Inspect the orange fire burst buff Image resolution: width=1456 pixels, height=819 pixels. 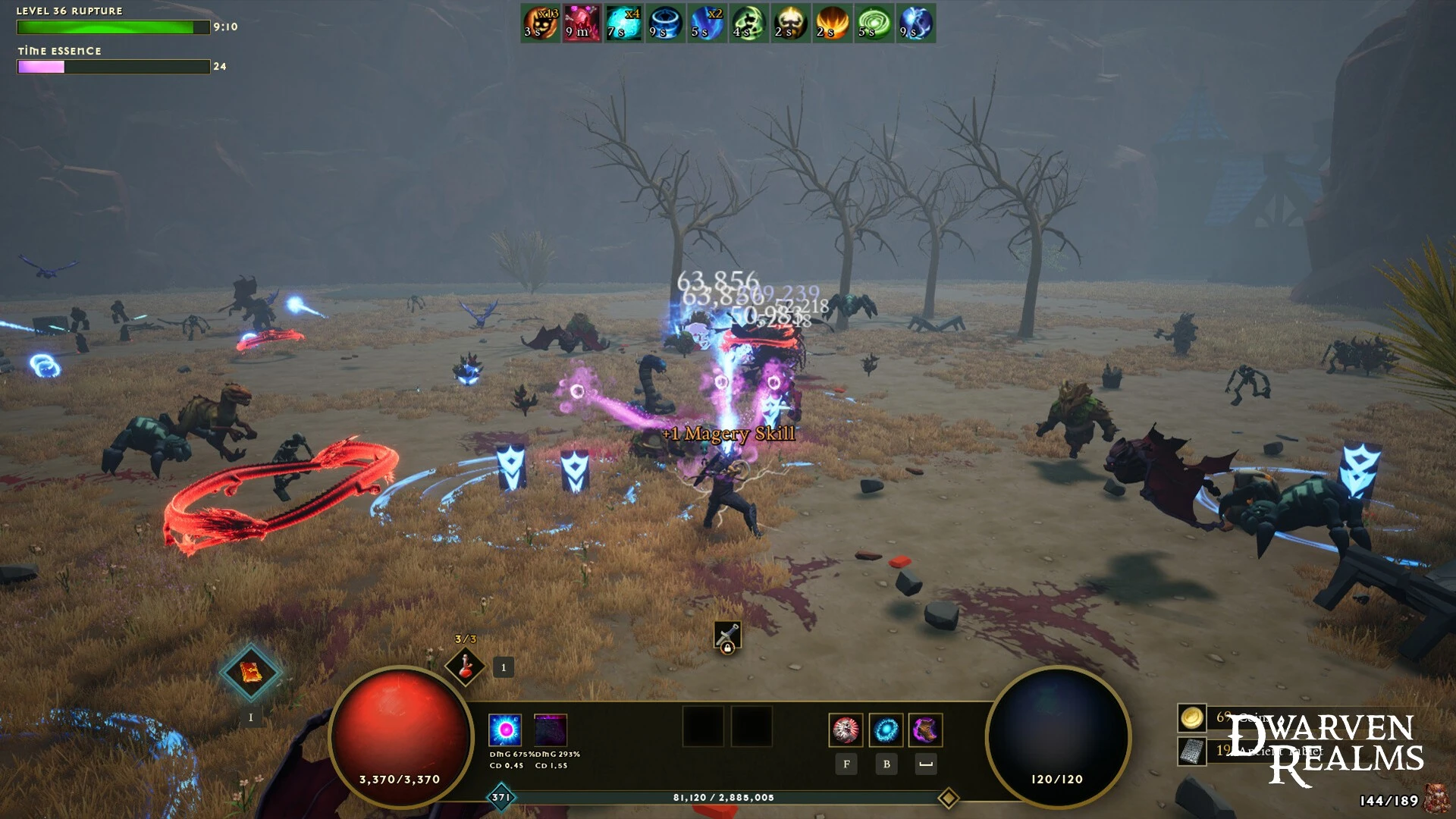(832, 24)
